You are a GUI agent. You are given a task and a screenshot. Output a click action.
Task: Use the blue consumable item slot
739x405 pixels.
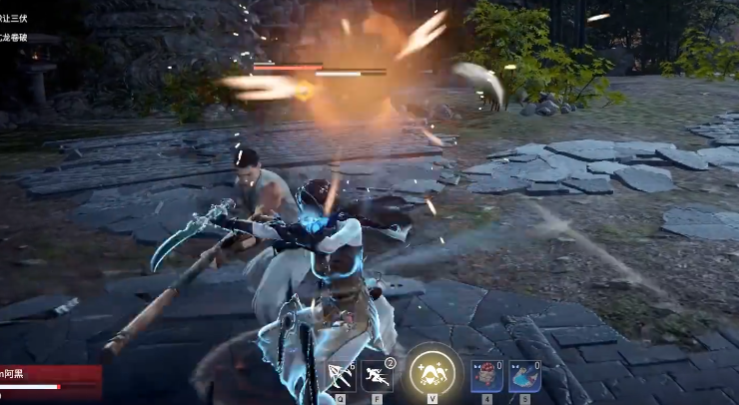525,376
